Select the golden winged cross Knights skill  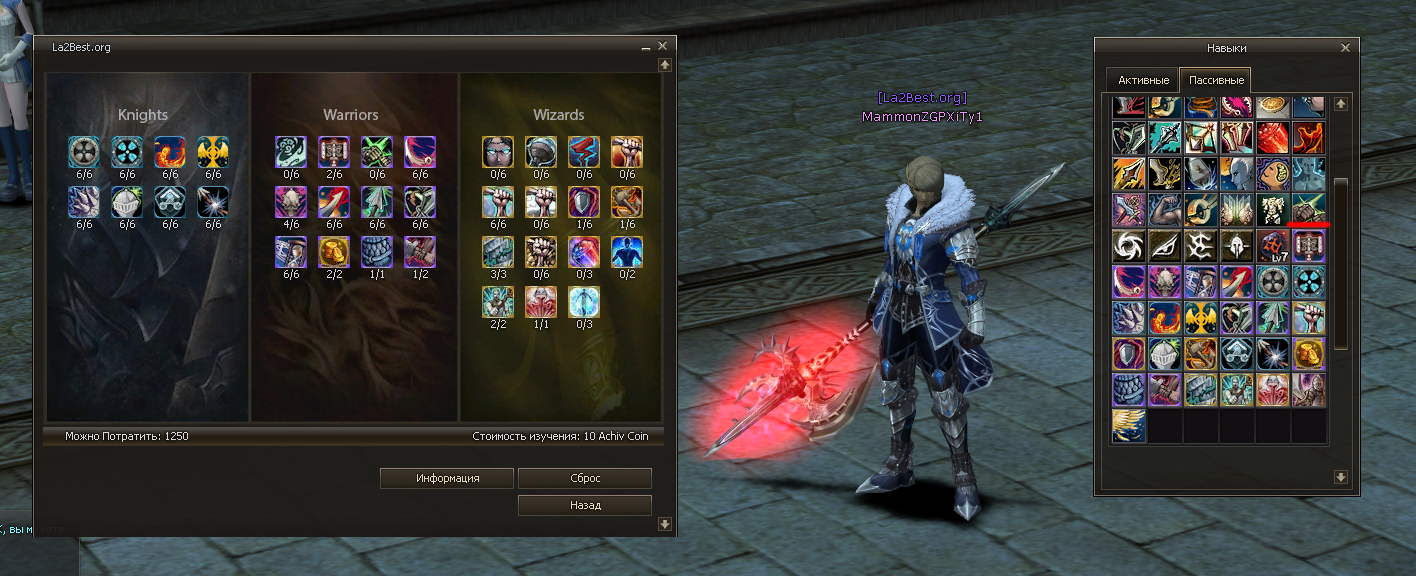(212, 152)
